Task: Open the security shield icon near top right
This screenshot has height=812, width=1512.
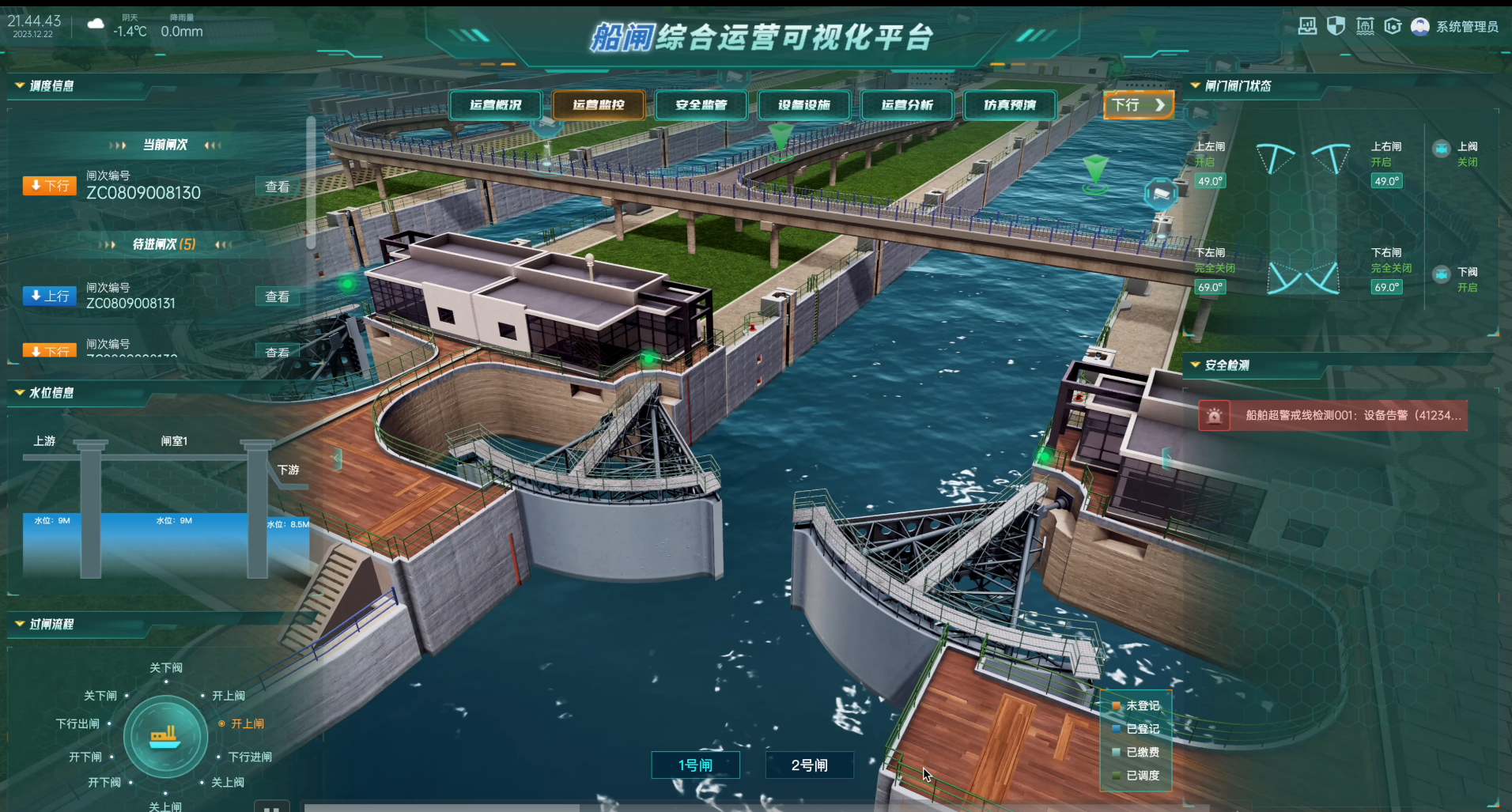Action: (1335, 26)
